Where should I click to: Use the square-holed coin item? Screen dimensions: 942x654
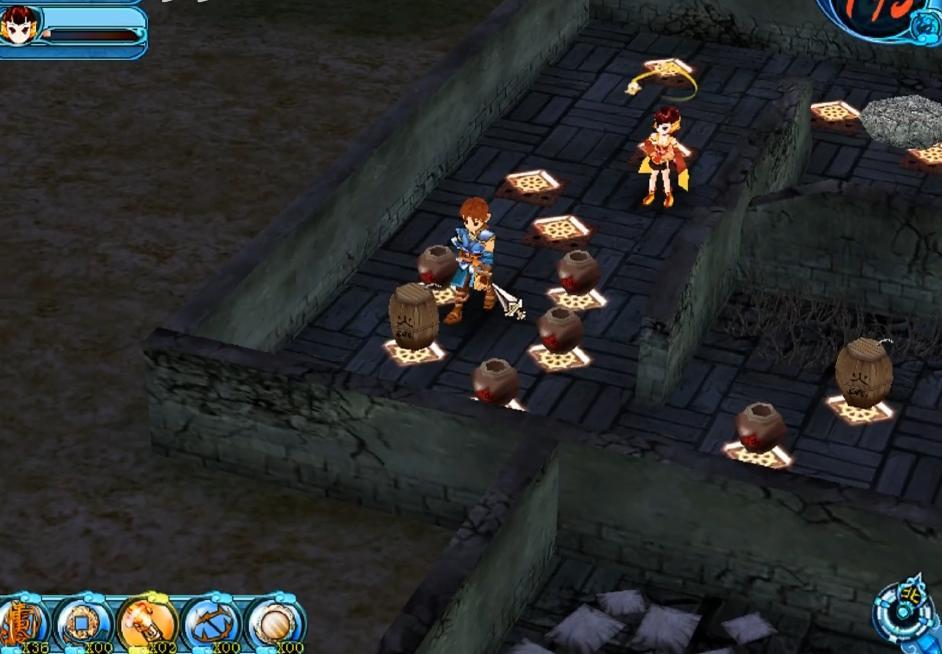coord(83,624)
